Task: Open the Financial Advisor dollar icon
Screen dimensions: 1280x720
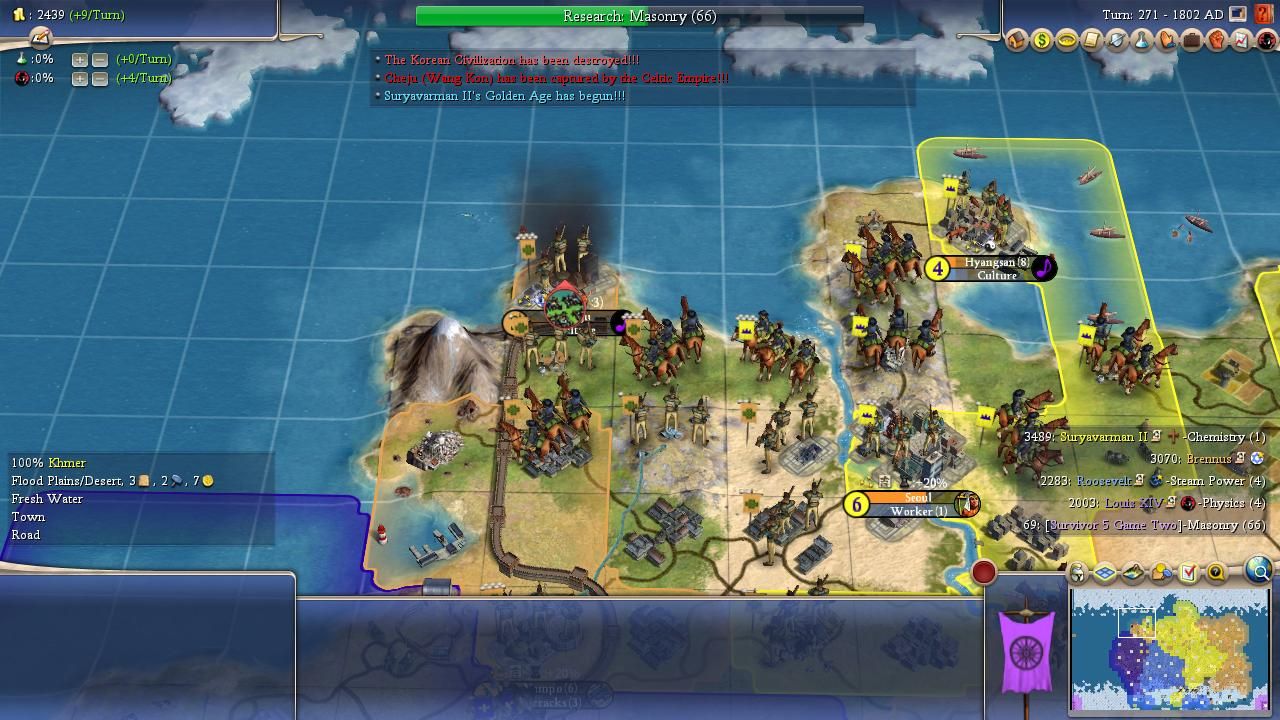Action: 1041,41
